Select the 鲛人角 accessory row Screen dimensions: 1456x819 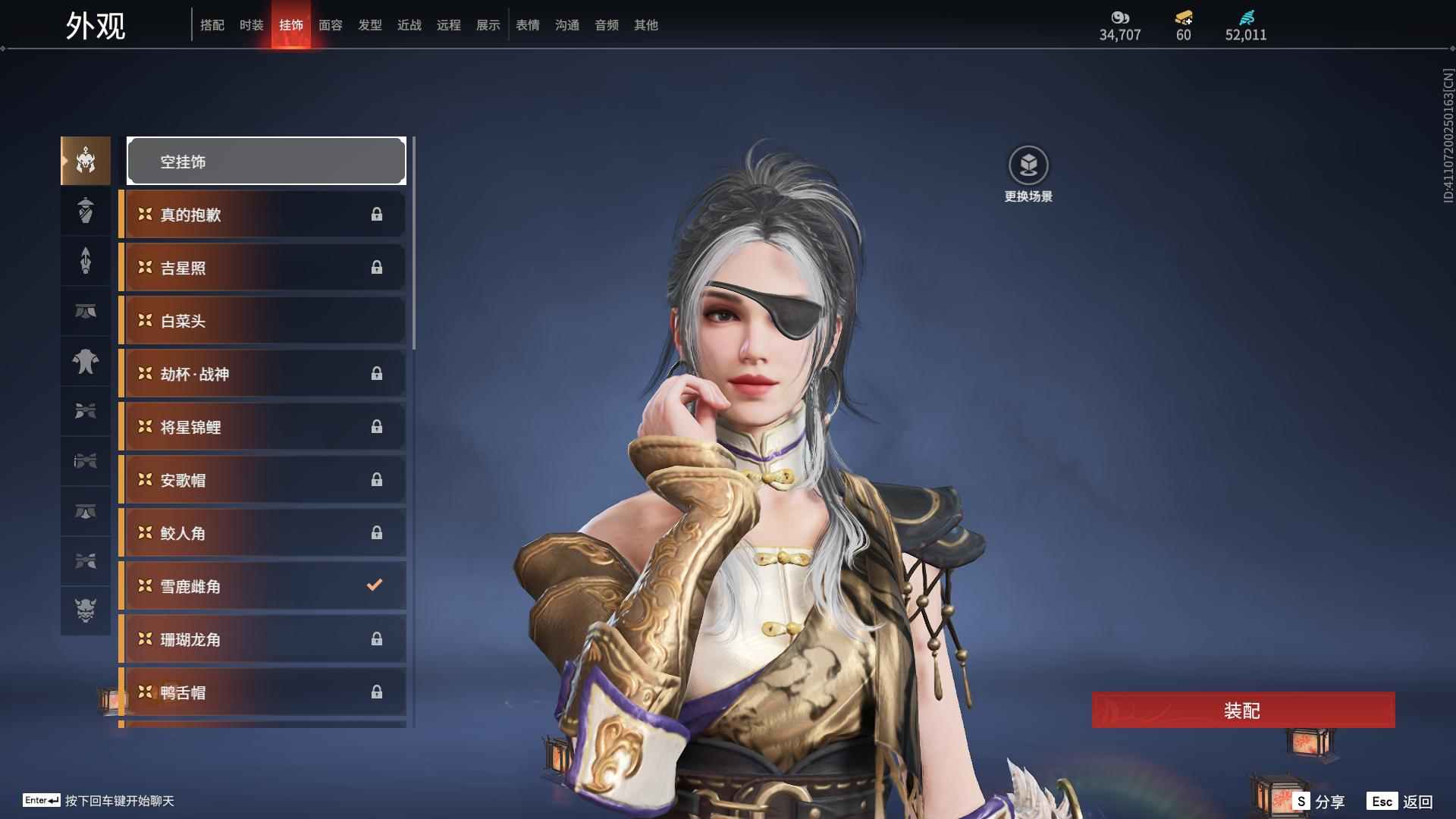tap(263, 533)
